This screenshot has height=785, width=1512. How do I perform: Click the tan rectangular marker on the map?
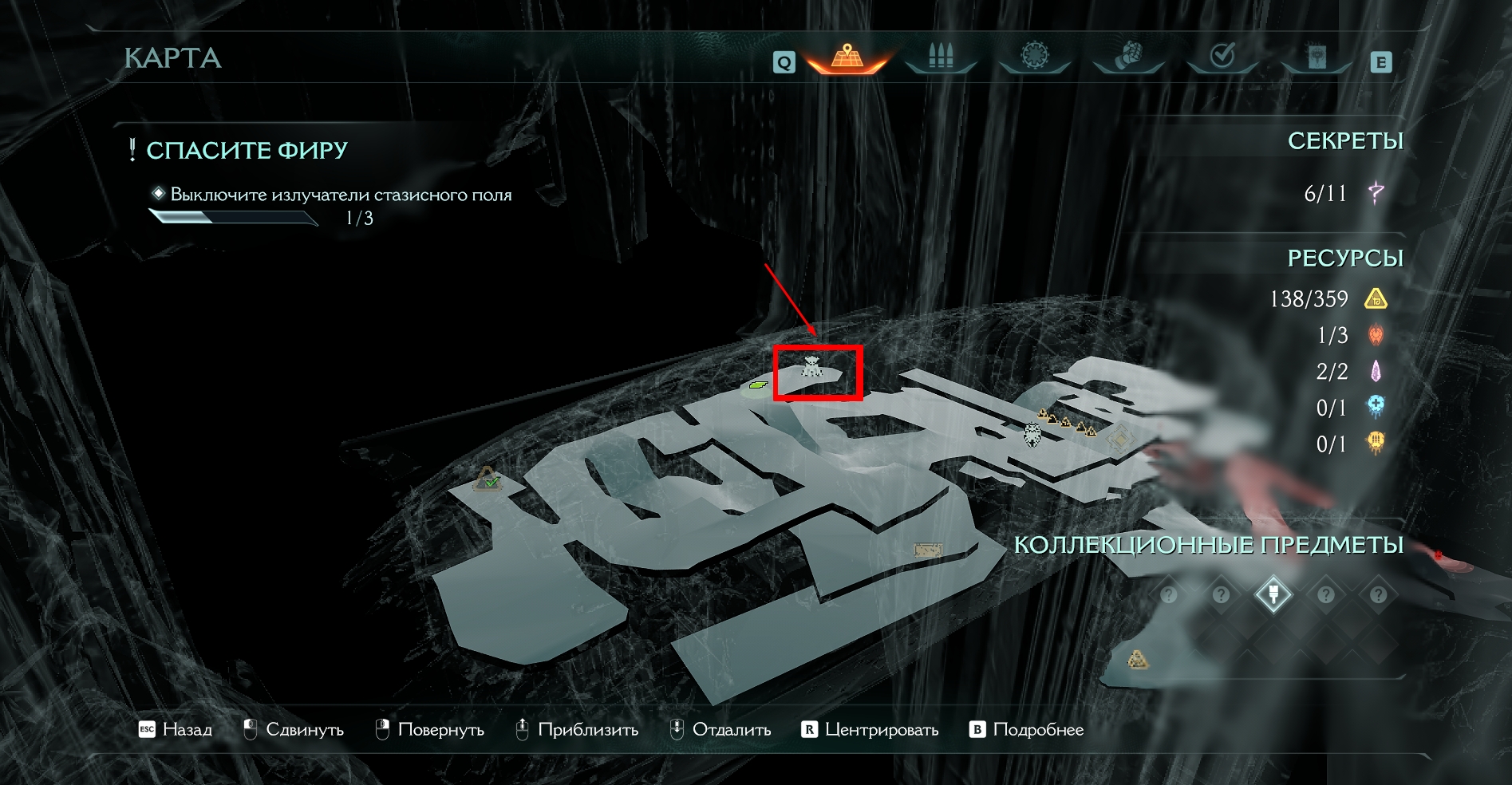click(x=927, y=550)
